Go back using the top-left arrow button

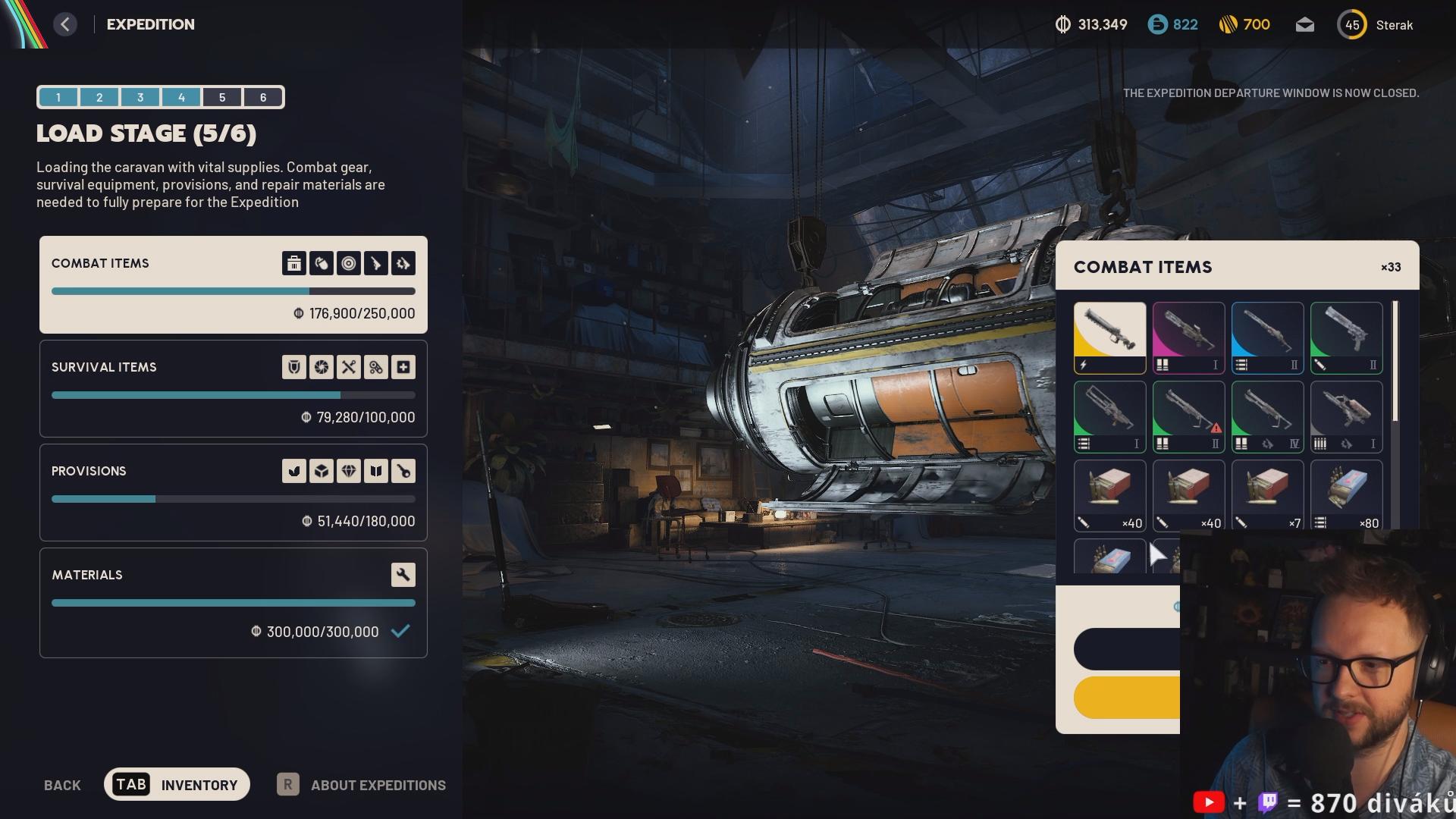point(65,24)
